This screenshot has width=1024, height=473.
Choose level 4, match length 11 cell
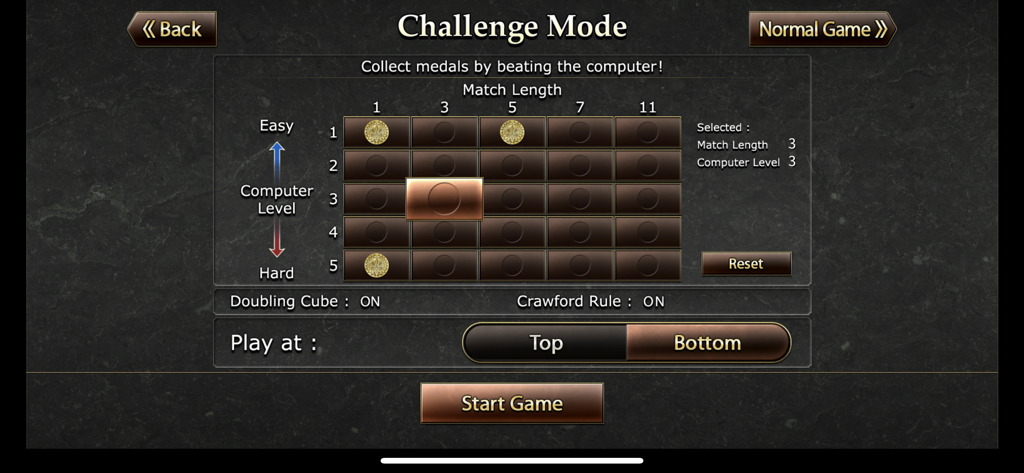tap(648, 232)
